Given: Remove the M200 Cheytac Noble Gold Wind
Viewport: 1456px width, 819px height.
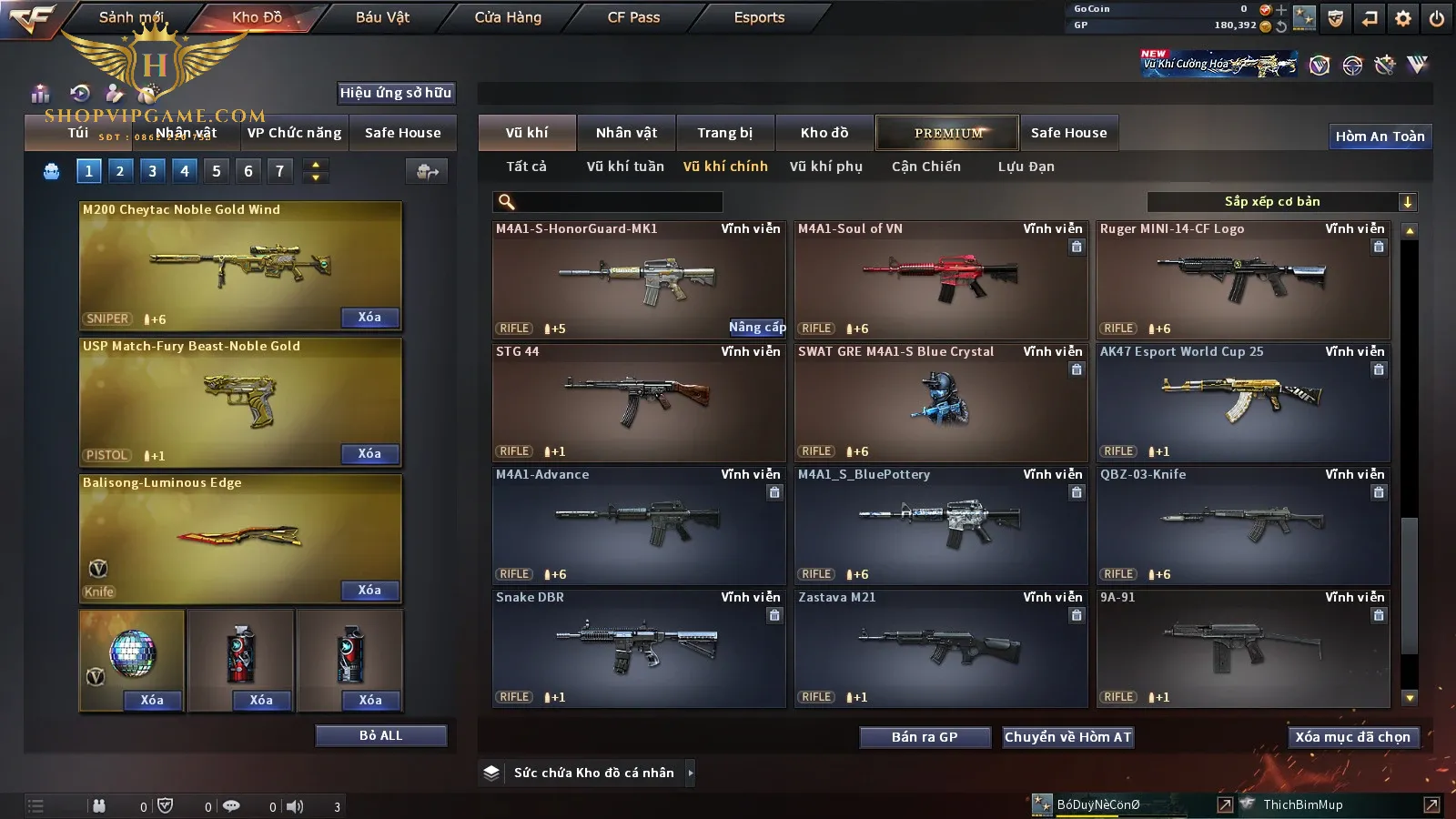Looking at the screenshot, I should (369, 318).
